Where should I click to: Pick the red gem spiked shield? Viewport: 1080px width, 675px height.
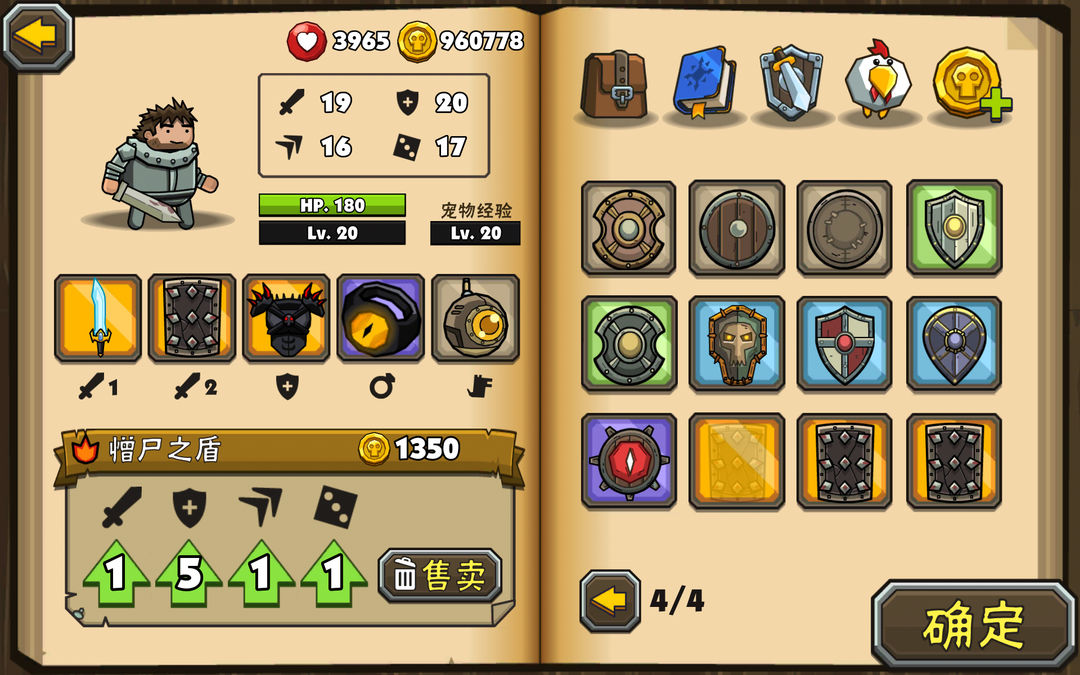(628, 461)
